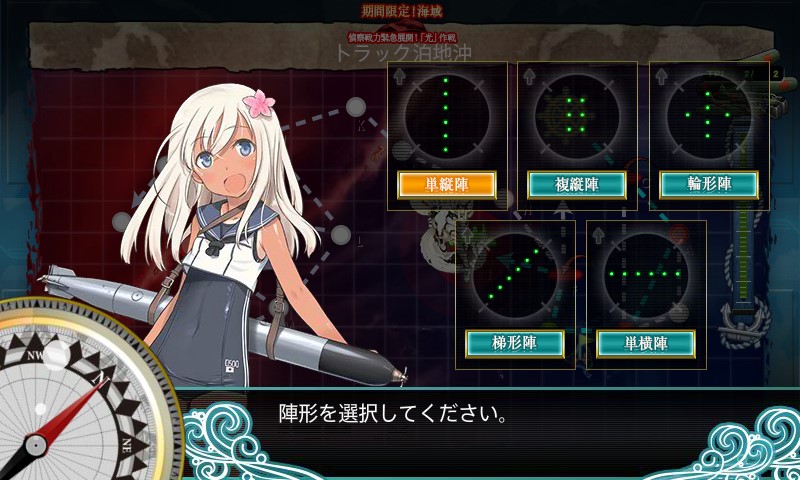800x480 pixels.
Task: Choose the 複縦陣 formation button
Action: click(x=577, y=184)
